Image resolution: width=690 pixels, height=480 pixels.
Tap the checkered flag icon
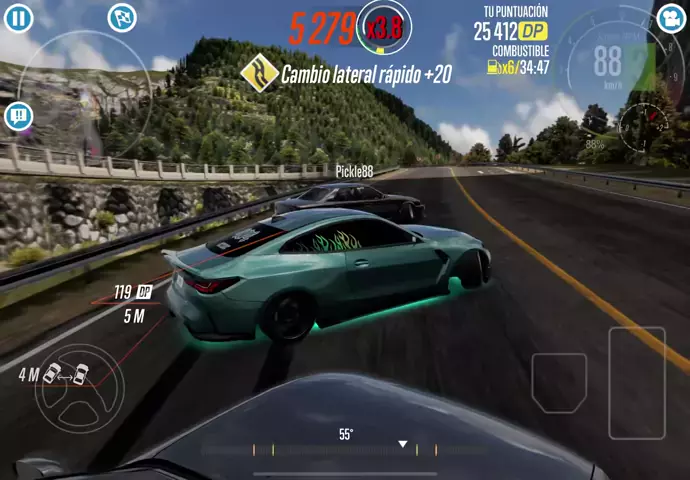(x=122, y=17)
